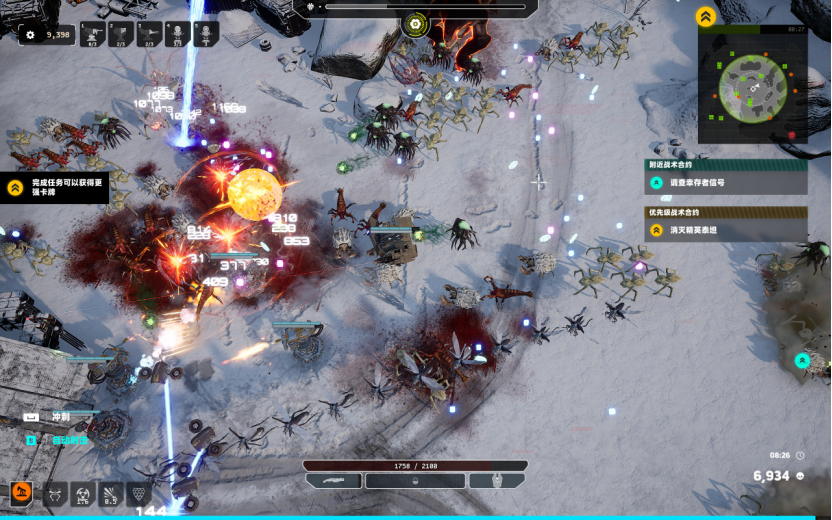832x520 pixels.
Task: Select the turret unit in slot 1
Action: 93,35
